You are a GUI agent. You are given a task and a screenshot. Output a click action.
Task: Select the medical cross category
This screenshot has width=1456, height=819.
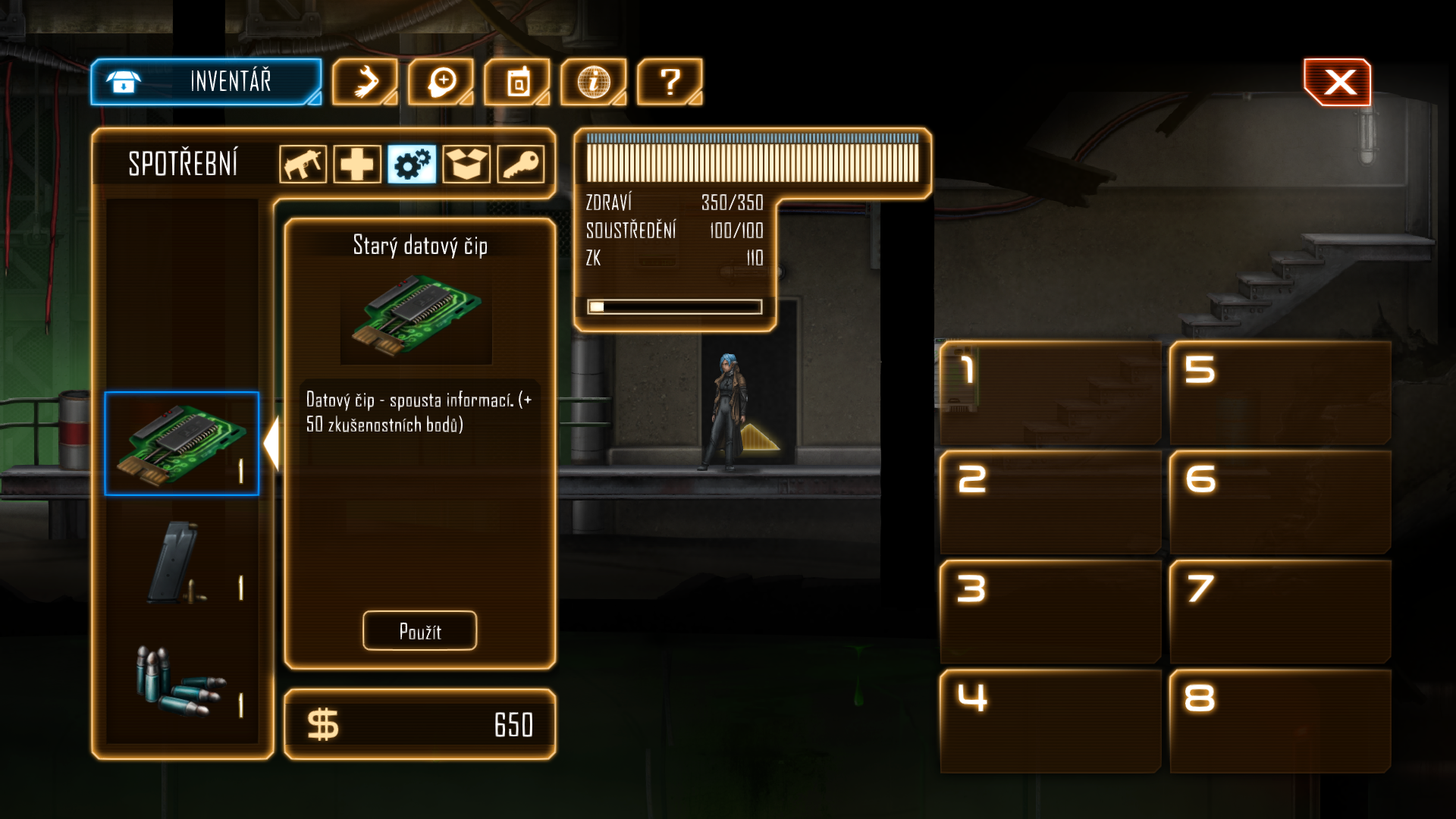(357, 164)
